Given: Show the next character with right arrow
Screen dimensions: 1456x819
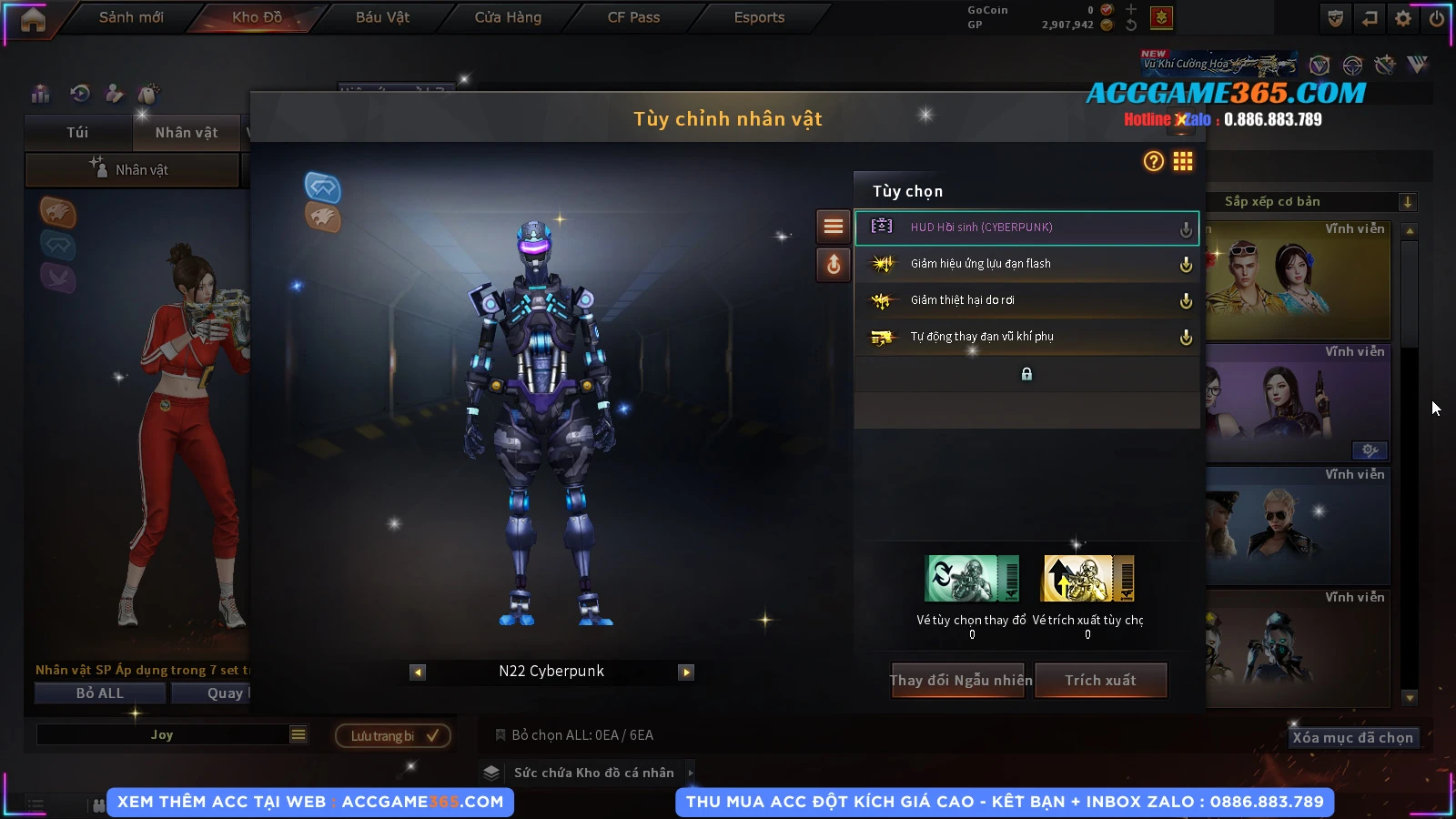Looking at the screenshot, I should (x=686, y=672).
